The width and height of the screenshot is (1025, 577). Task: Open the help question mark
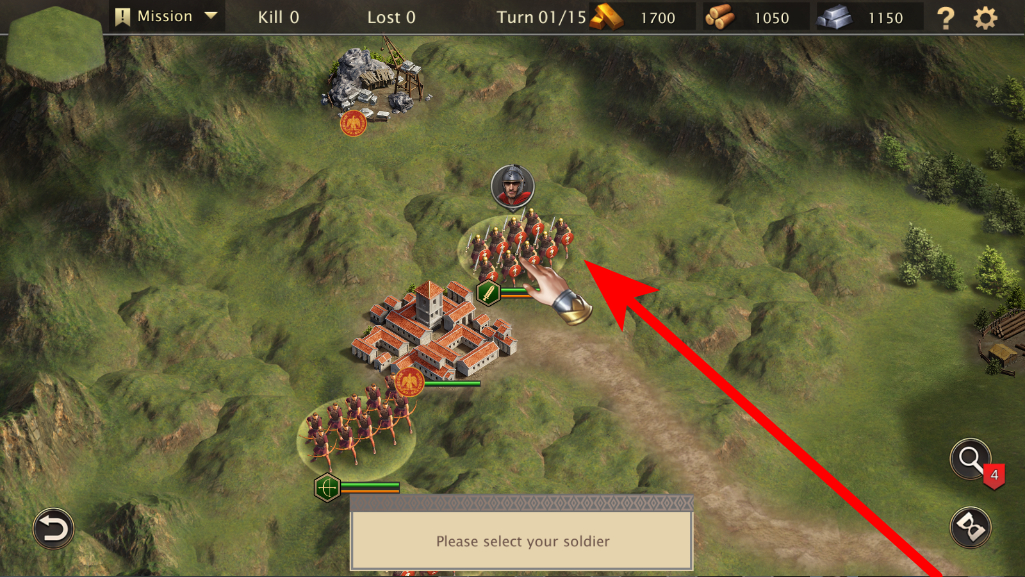coord(945,17)
